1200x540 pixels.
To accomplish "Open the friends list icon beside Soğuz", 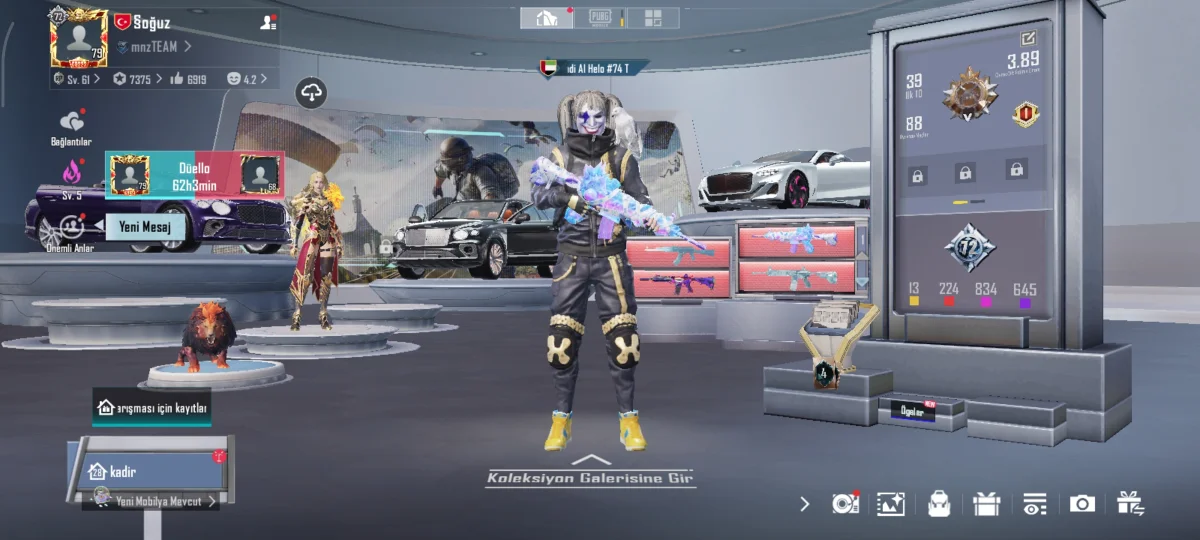I will 268,21.
